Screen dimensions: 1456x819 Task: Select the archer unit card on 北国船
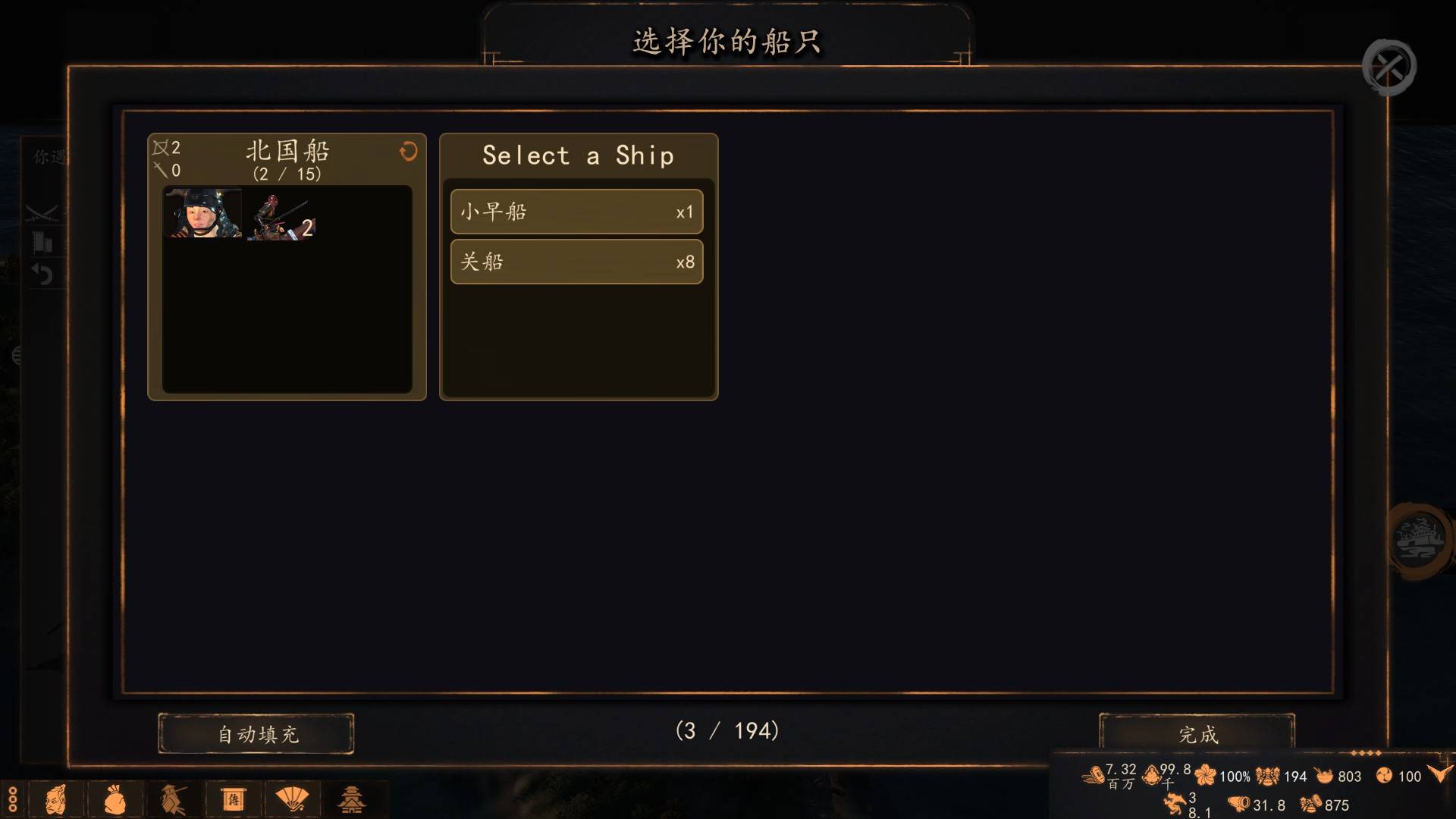(281, 216)
